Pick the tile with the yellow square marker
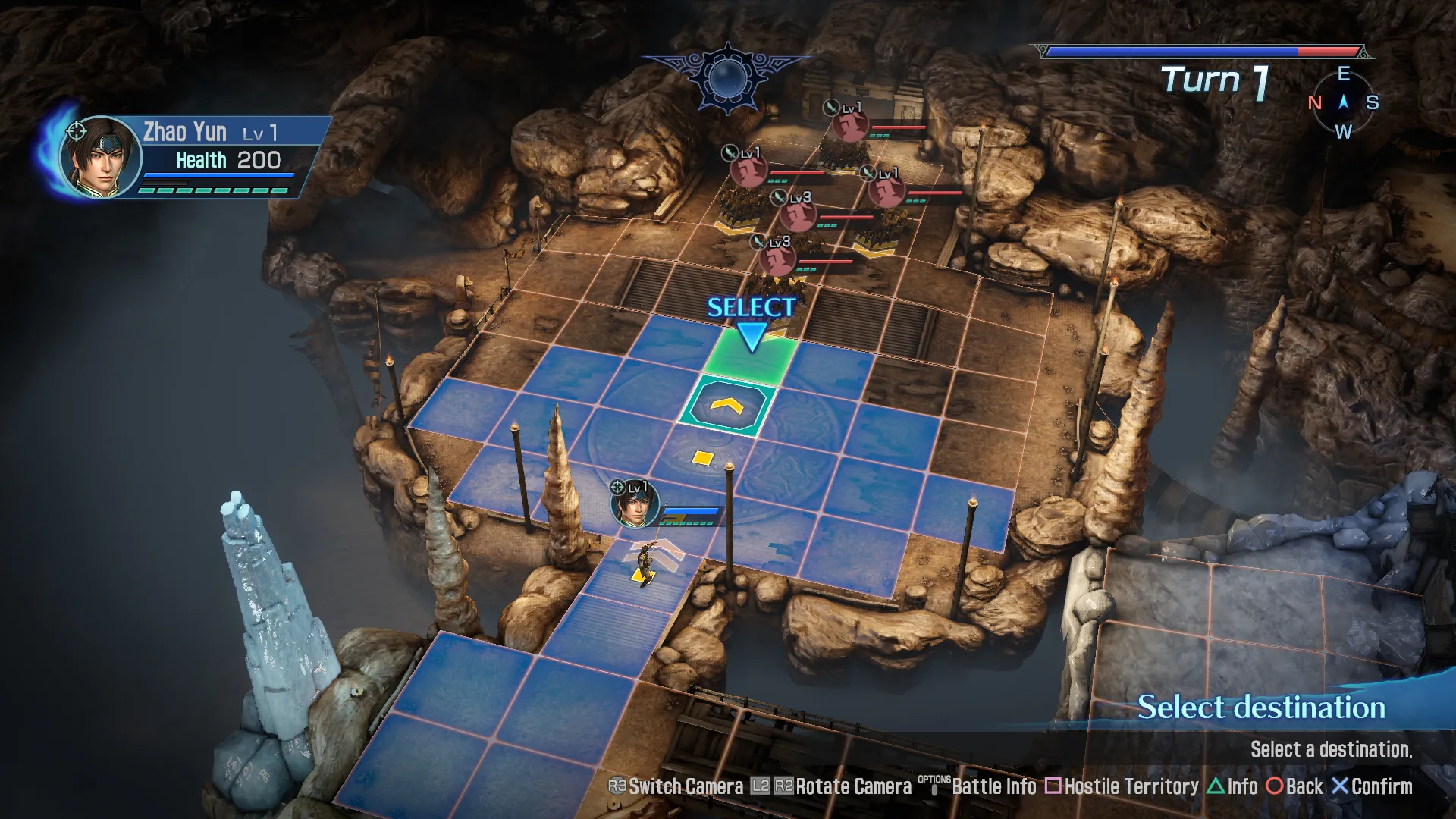 (x=703, y=458)
